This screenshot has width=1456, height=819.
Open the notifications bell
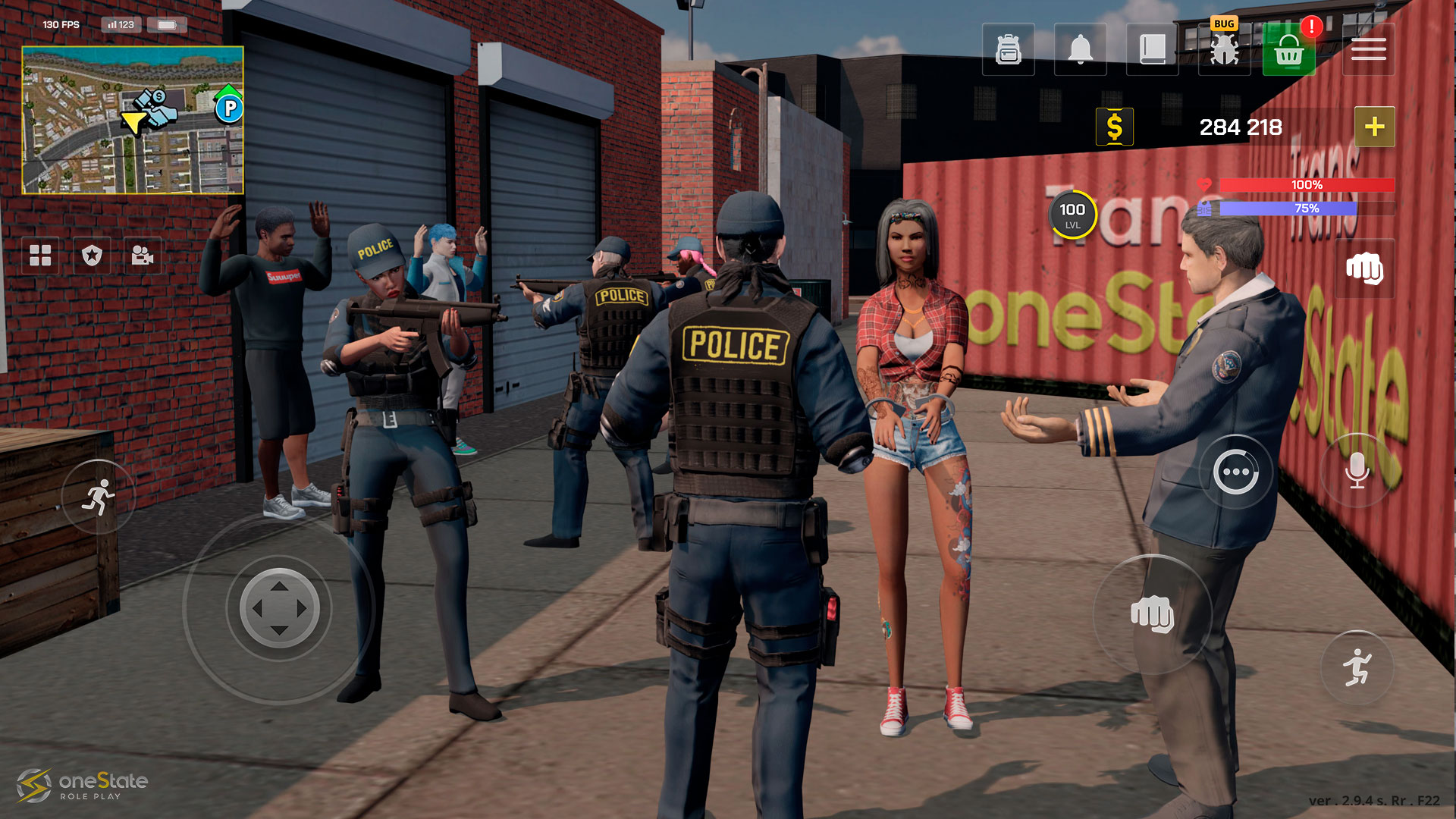(1080, 50)
